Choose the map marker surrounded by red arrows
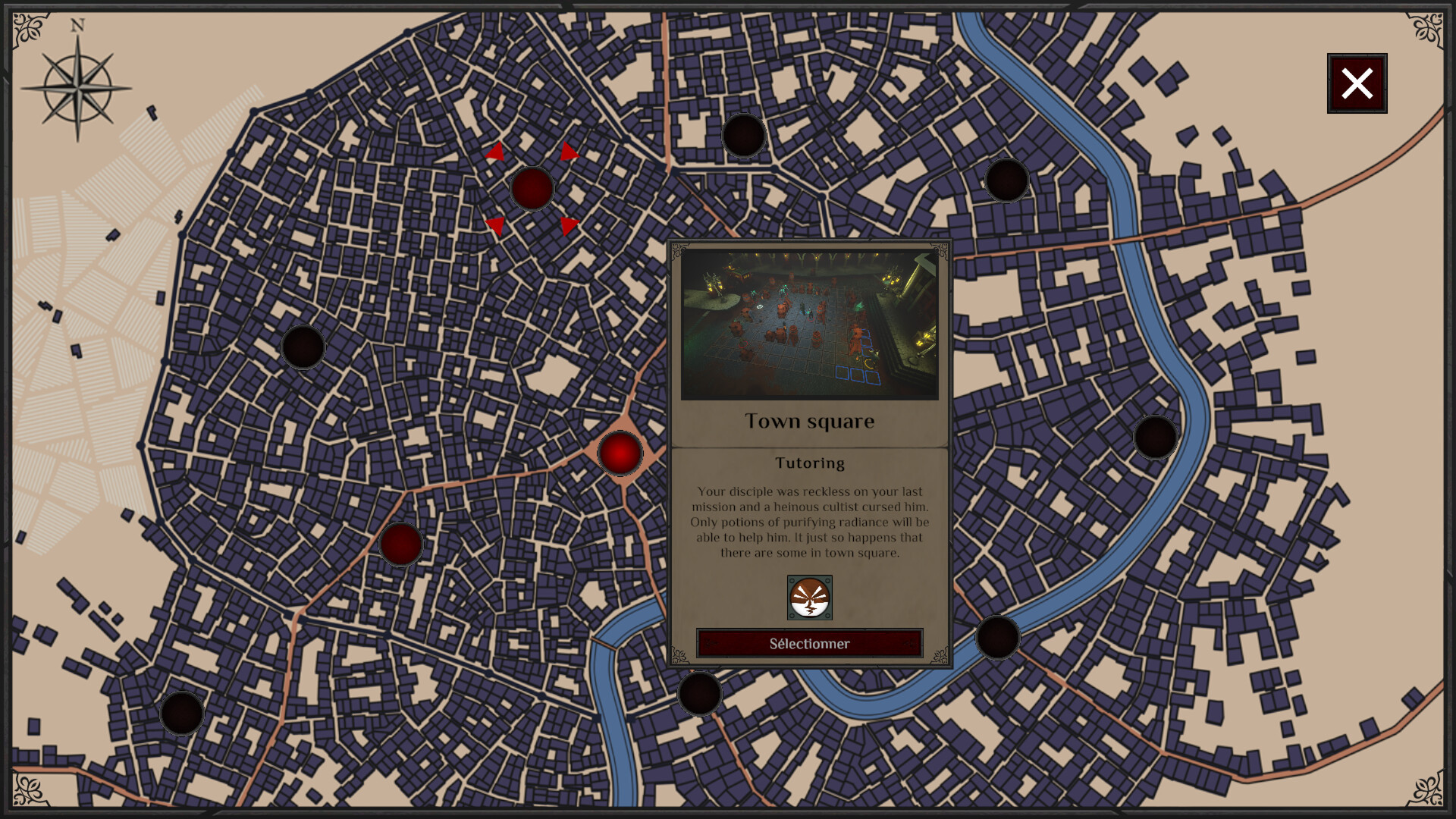The height and width of the screenshot is (819, 1456). click(532, 188)
